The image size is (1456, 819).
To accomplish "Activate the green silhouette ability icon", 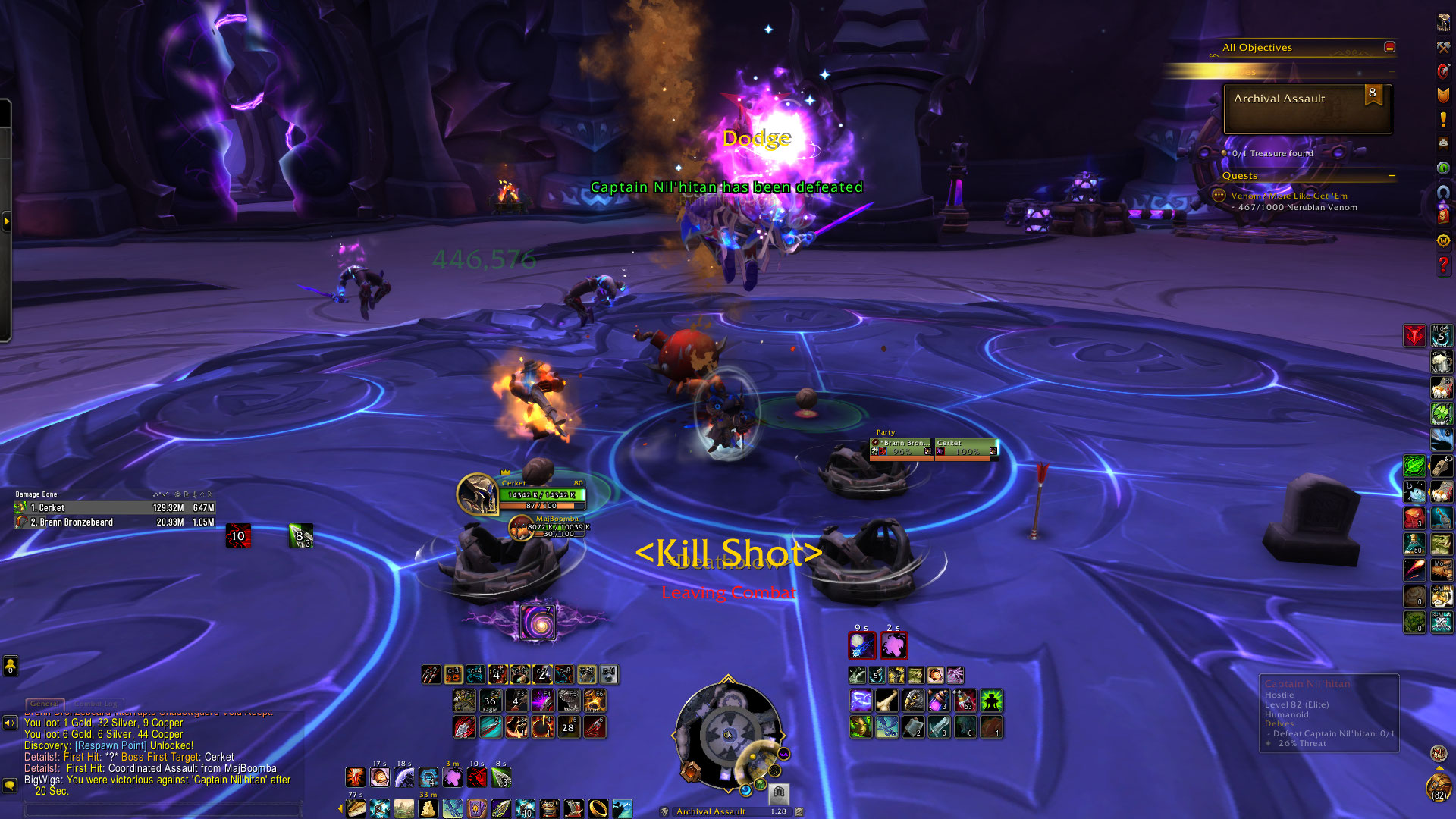I will pos(991,701).
